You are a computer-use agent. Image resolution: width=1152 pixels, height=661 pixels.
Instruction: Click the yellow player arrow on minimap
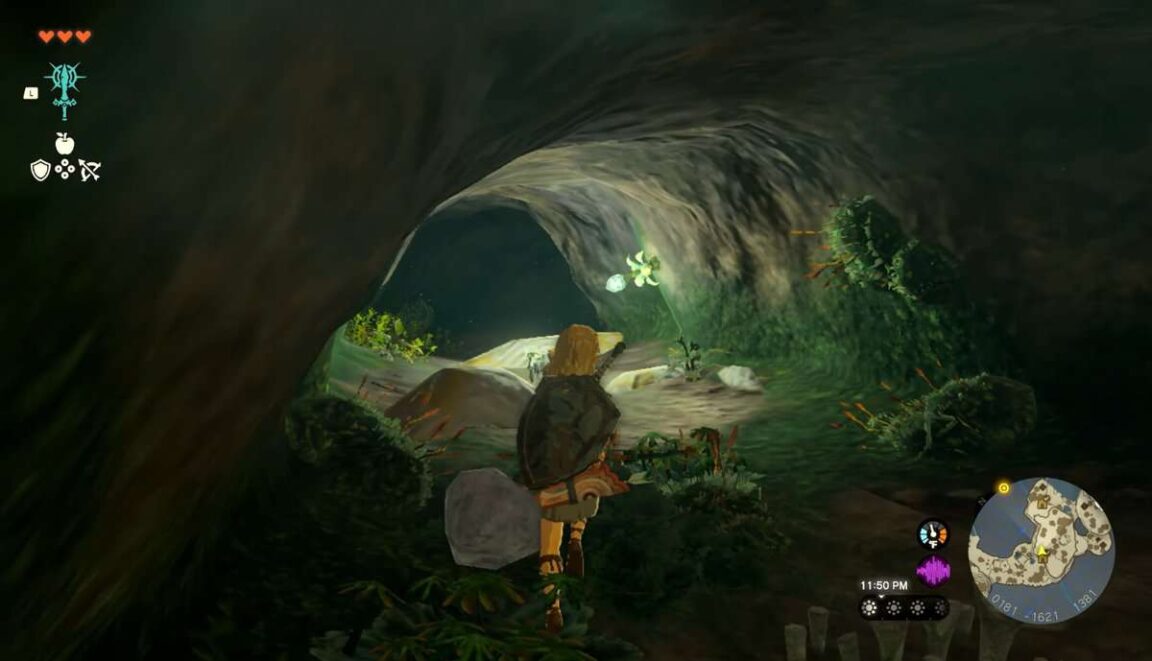(1041, 551)
